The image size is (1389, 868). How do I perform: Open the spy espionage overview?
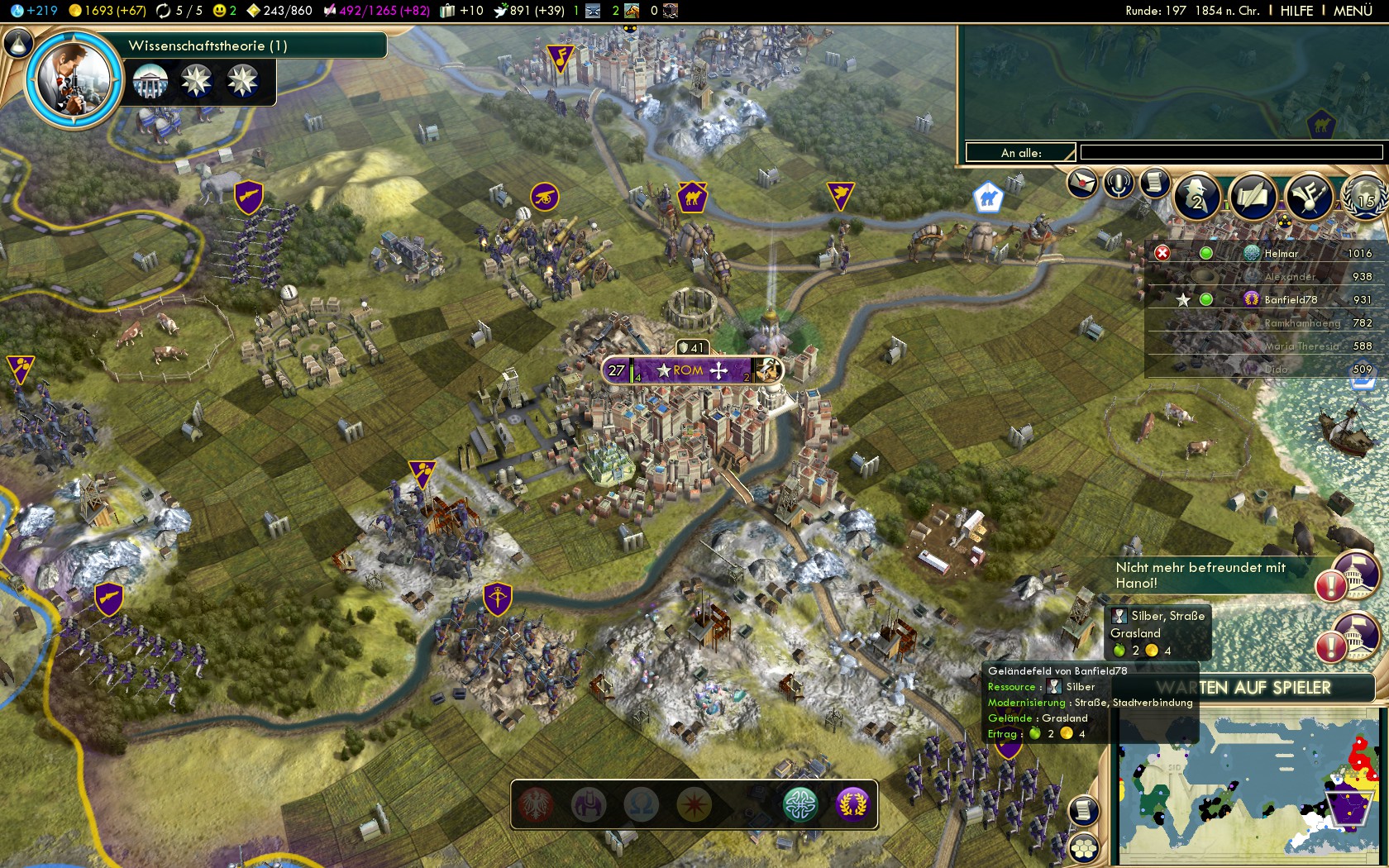[x=1197, y=198]
